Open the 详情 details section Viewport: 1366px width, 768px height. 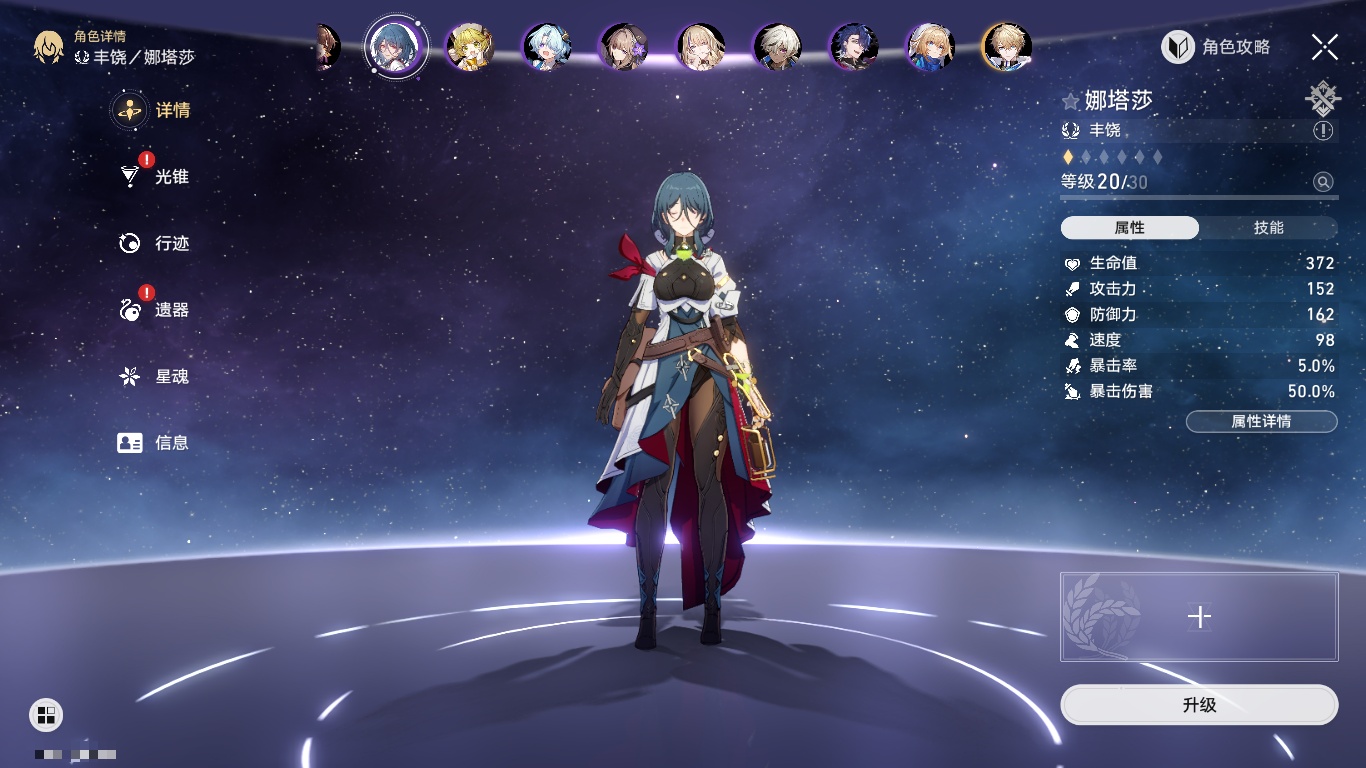click(152, 110)
